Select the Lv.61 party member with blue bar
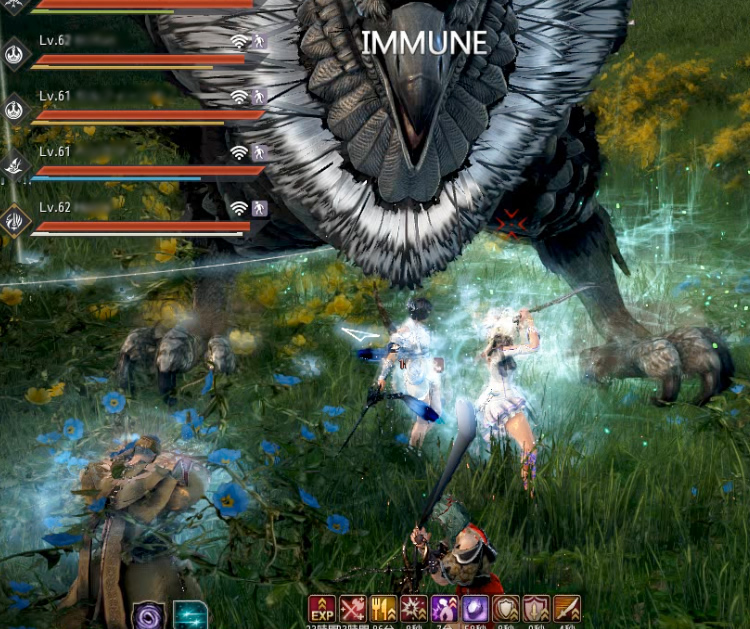This screenshot has height=629, width=750. 140,162
